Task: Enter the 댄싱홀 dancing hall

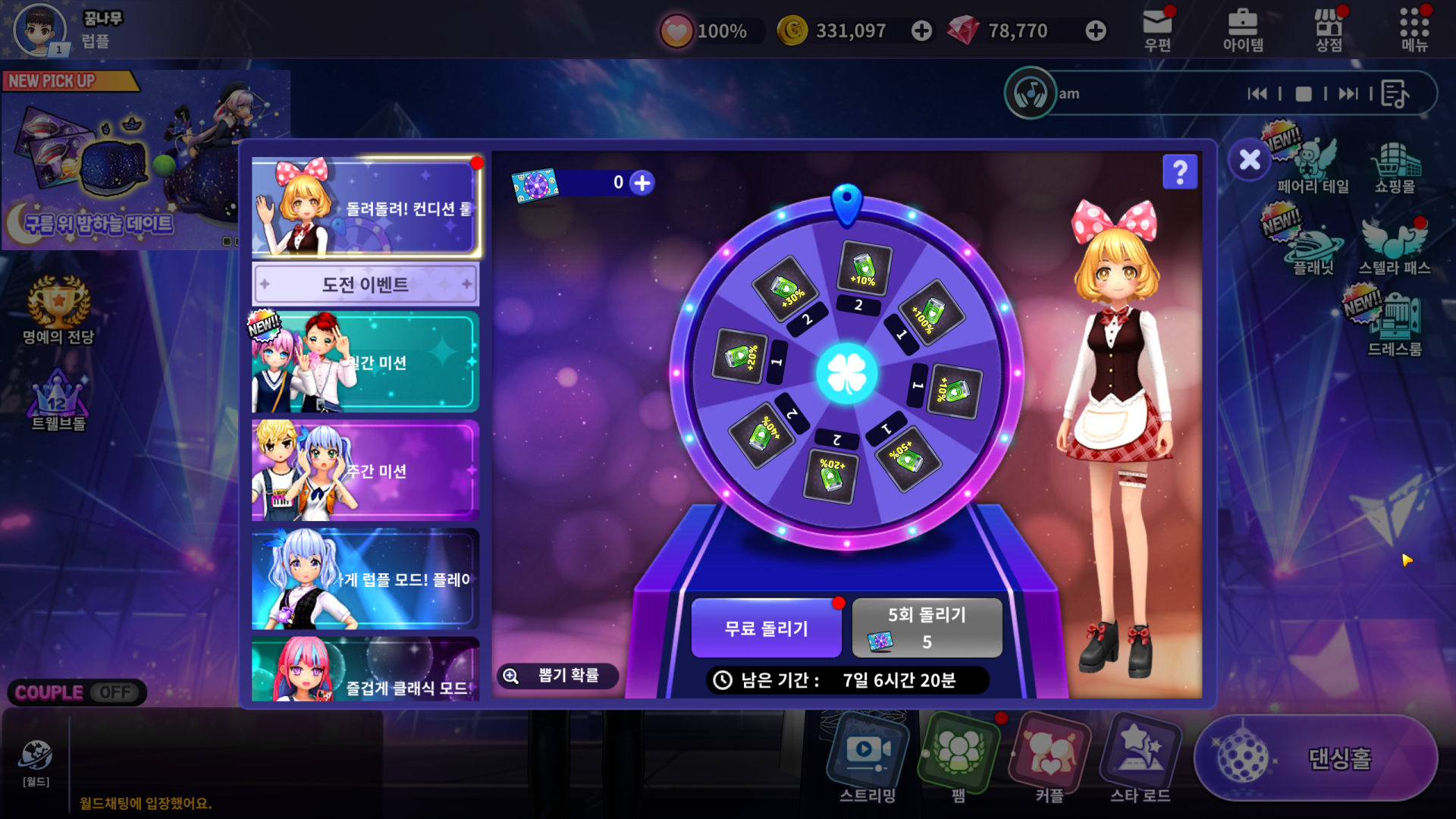Action: coord(1316,758)
